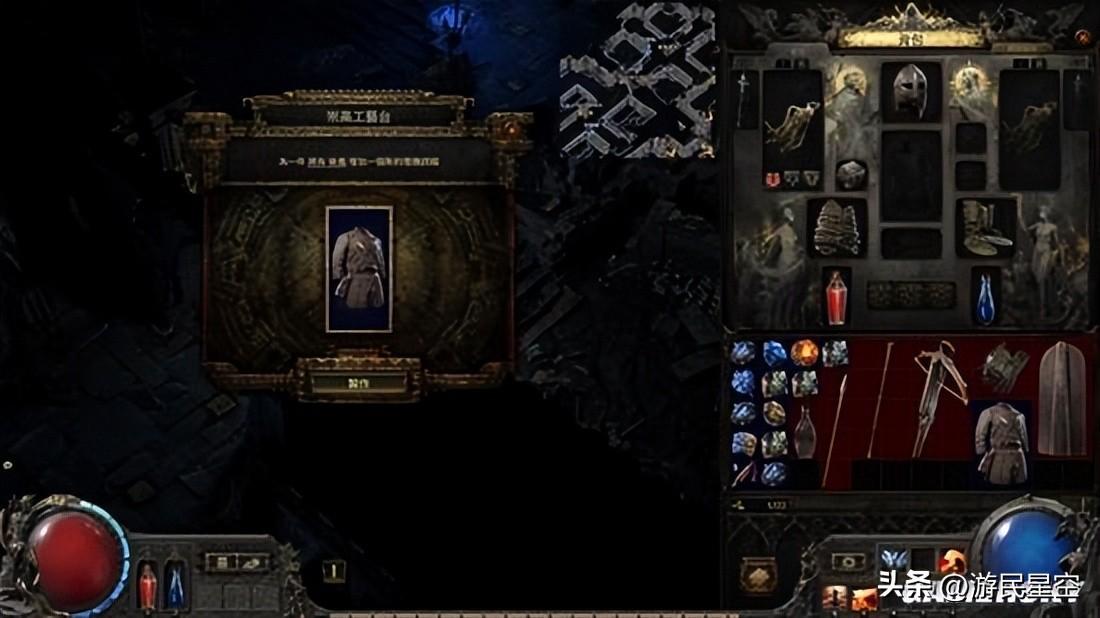Viewport: 1100px width, 618px height.
Task: Use the red flask on the bottom HUD
Action: (x=147, y=585)
